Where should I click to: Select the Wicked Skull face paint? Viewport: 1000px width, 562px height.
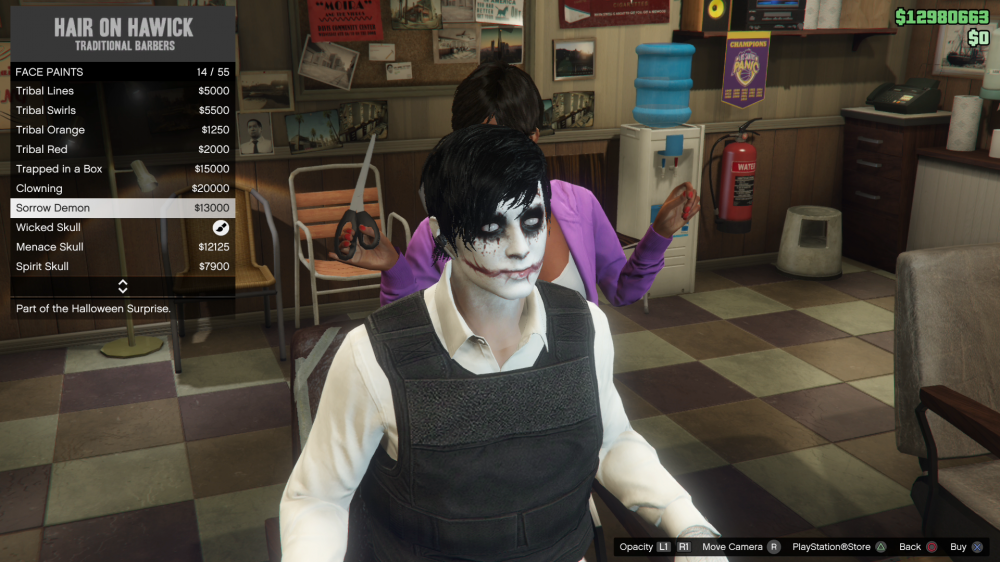122,227
